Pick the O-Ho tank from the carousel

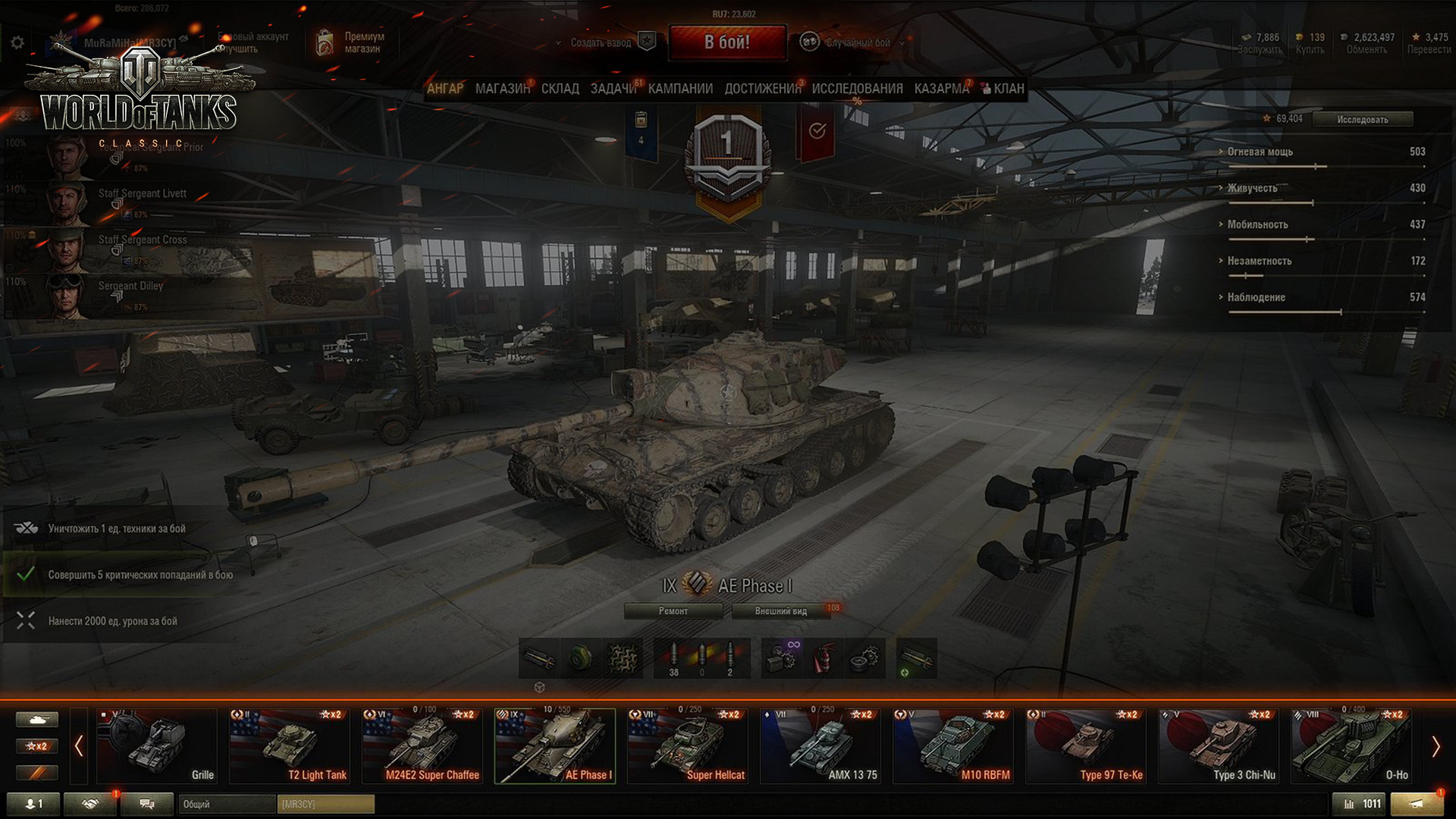(x=1351, y=746)
